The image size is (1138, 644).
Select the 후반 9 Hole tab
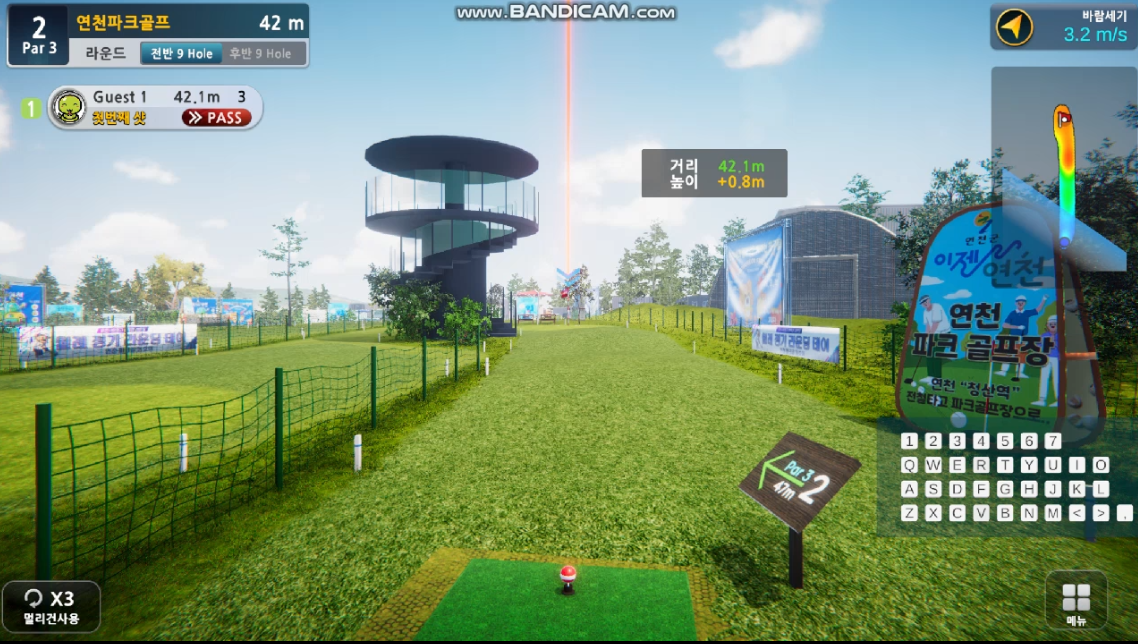(260, 53)
